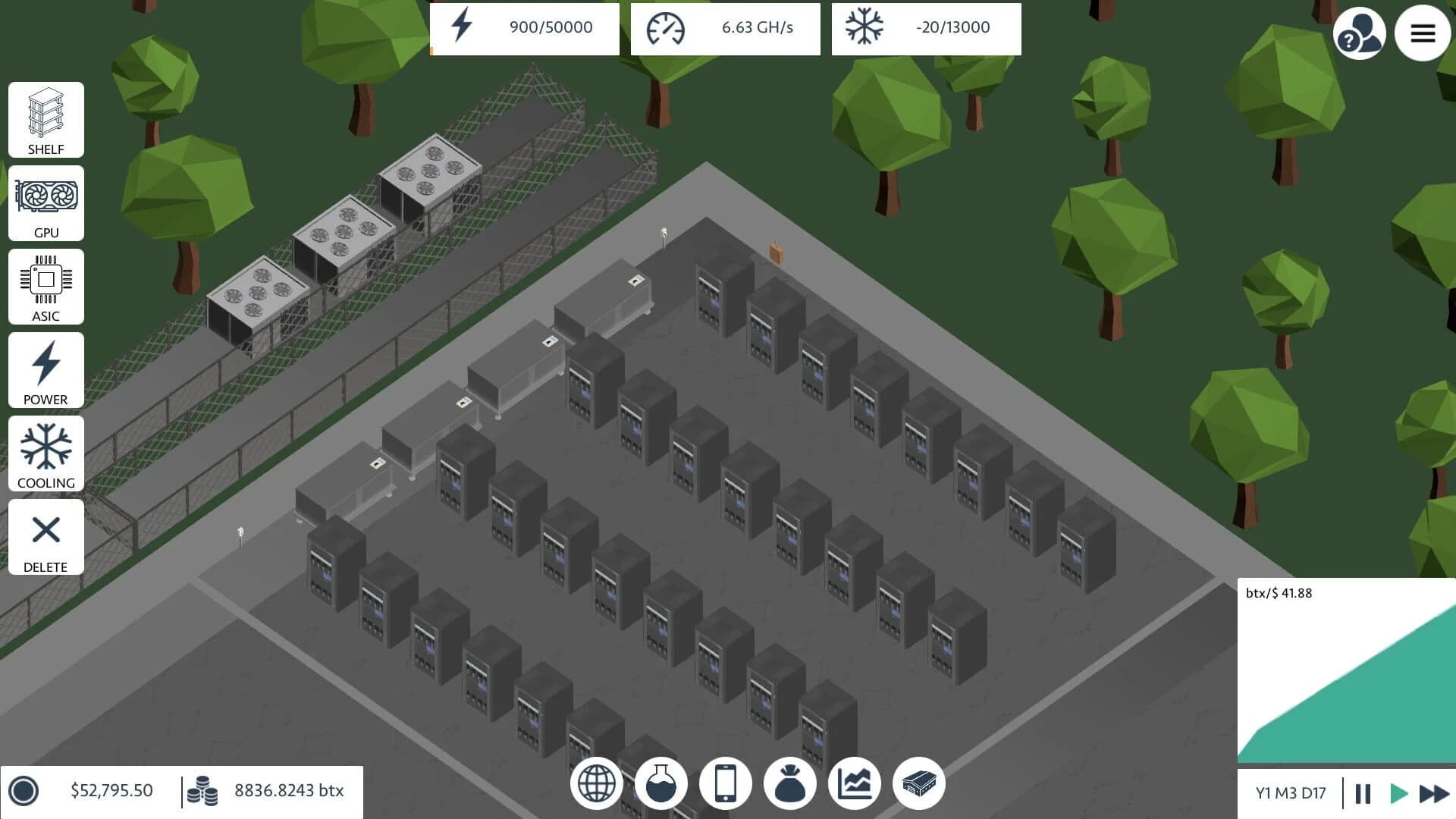The width and height of the screenshot is (1456, 819).
Task: Select the GPU mining tool
Action: pos(45,203)
